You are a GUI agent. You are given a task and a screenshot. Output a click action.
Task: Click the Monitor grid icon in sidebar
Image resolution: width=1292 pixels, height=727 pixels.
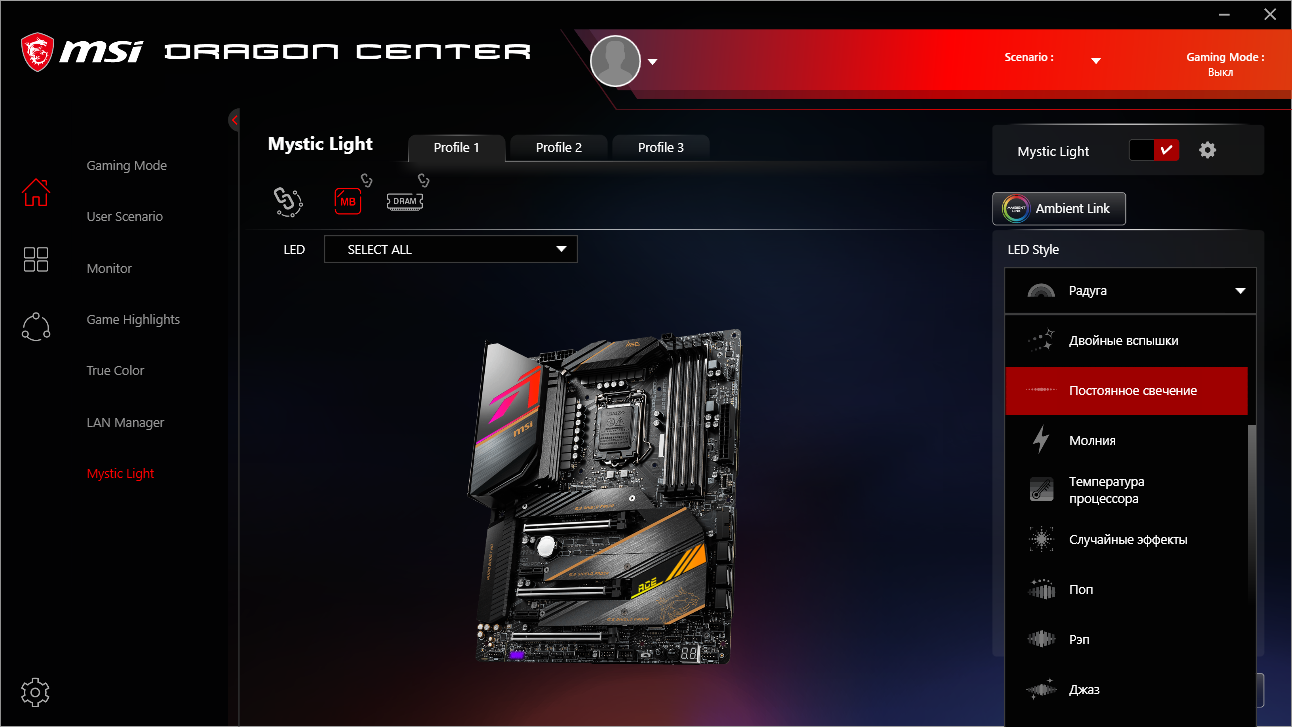[x=35, y=259]
